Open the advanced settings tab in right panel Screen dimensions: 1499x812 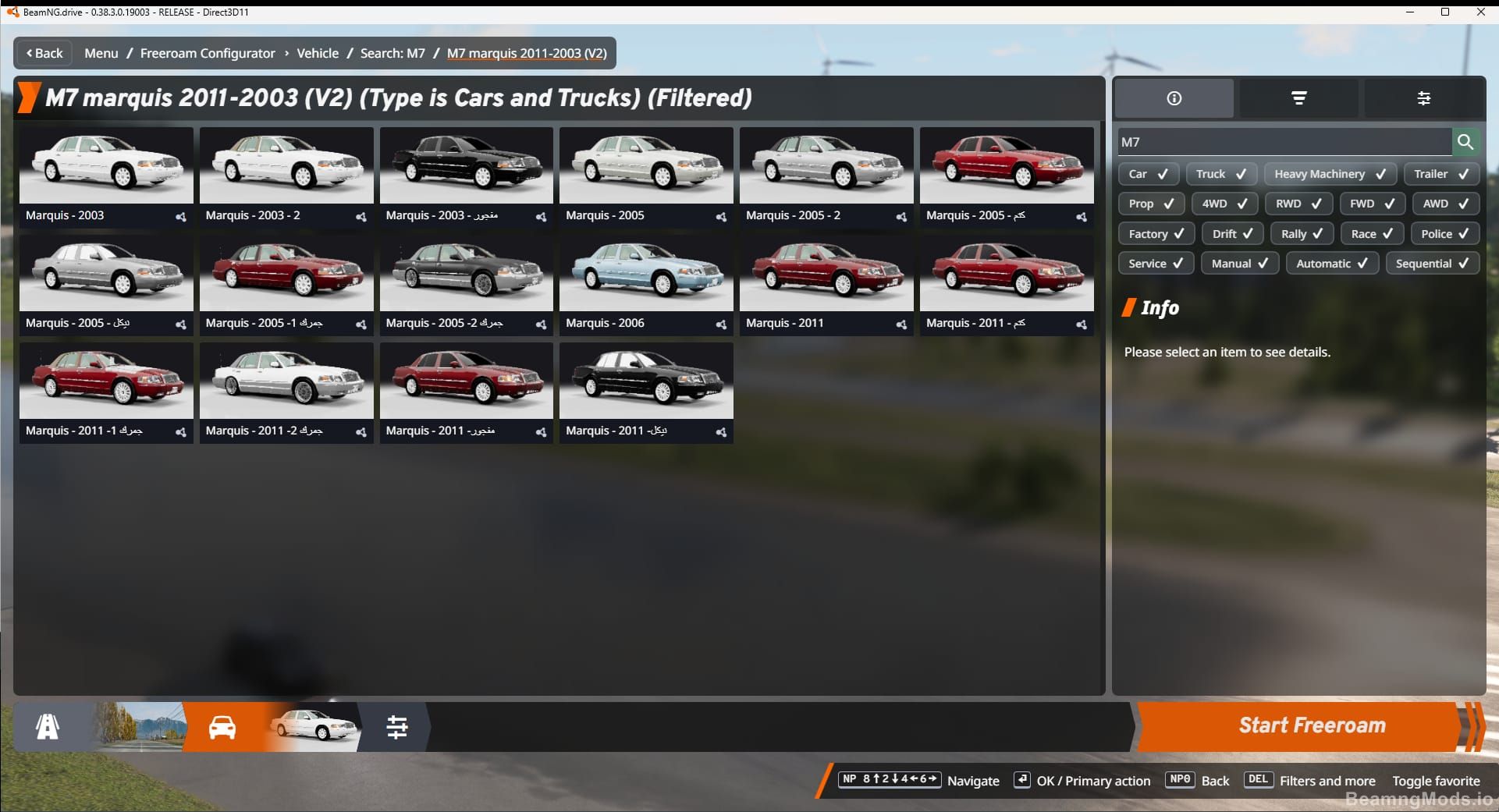(1425, 98)
